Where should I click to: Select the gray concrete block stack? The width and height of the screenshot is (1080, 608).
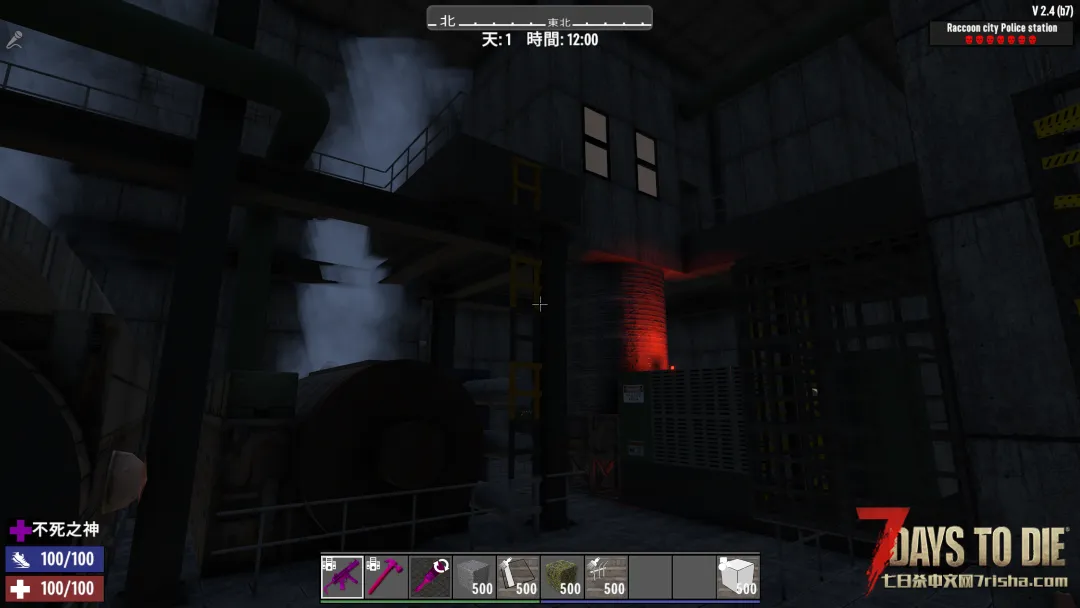tap(474, 577)
